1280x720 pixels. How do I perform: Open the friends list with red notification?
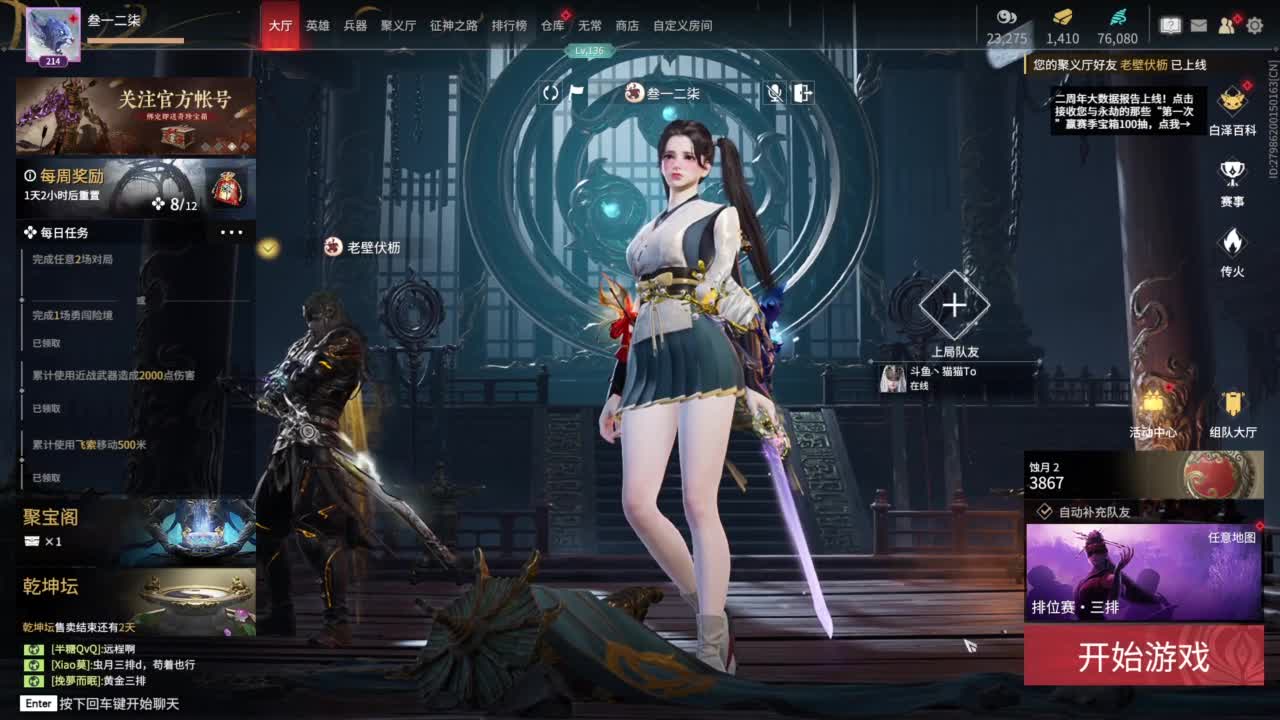tap(1226, 25)
